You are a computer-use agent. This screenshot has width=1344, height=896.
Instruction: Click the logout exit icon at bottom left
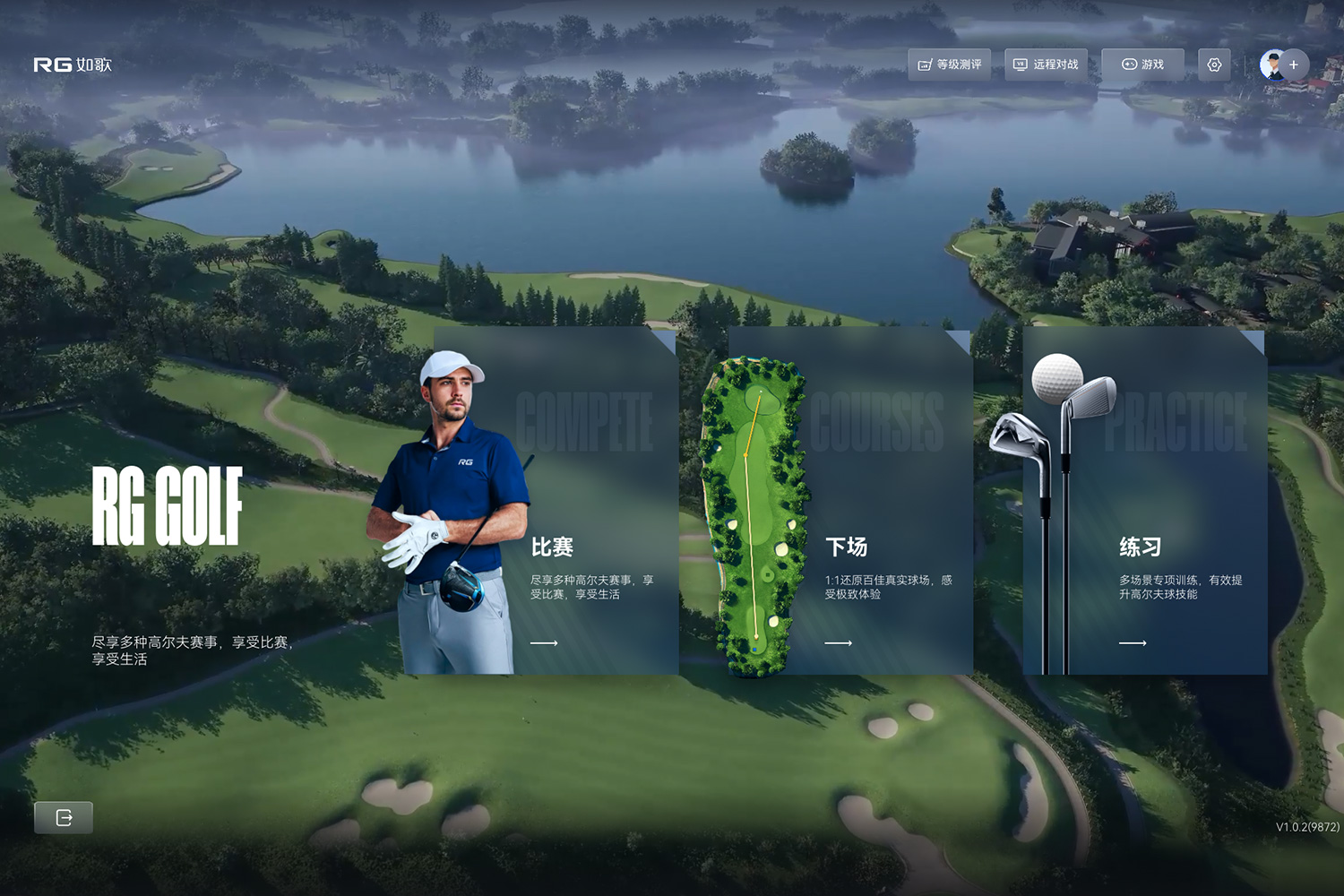(64, 817)
